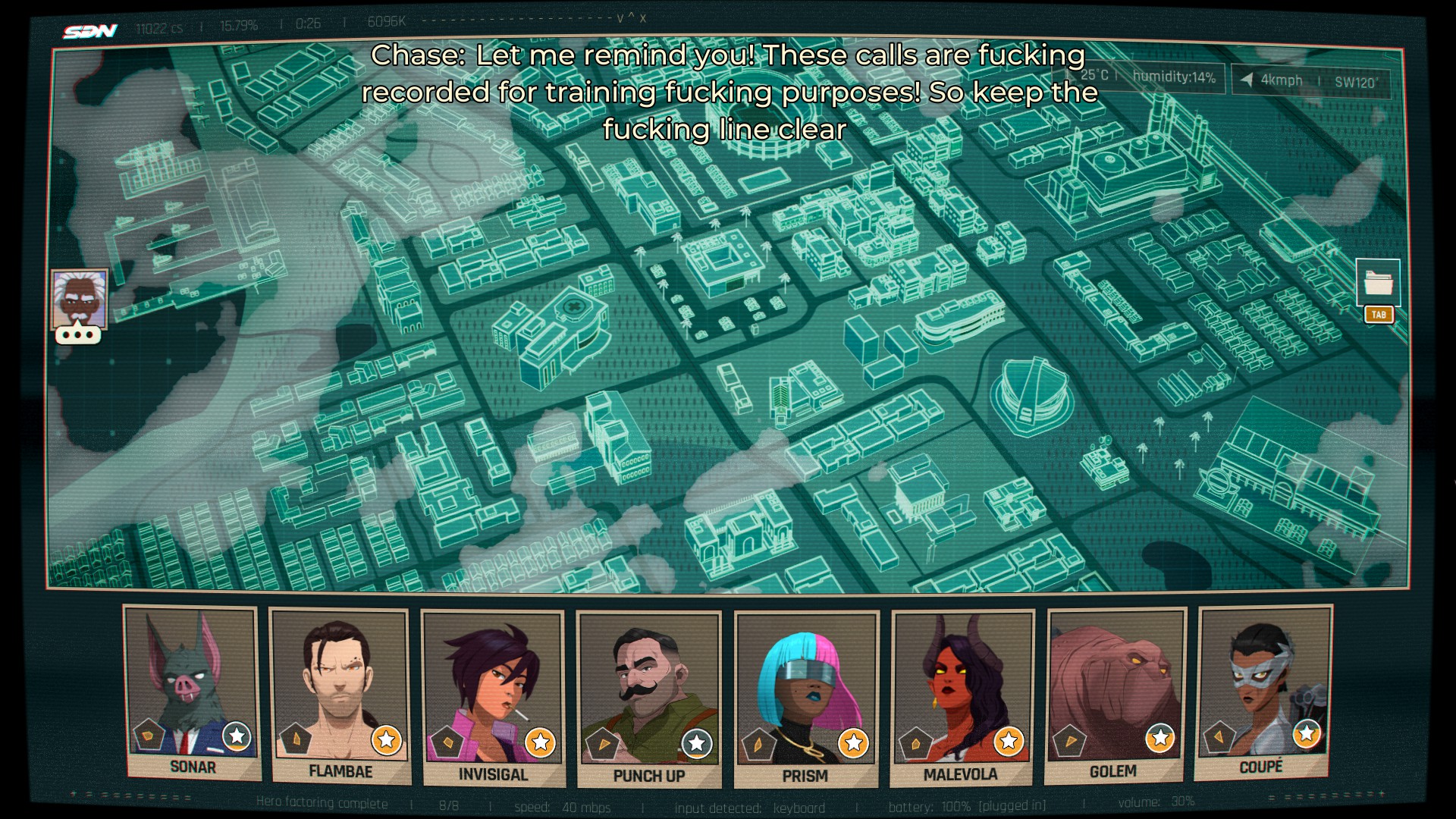Select the Sonar hero card
The height and width of the screenshot is (819, 1456).
192,692
